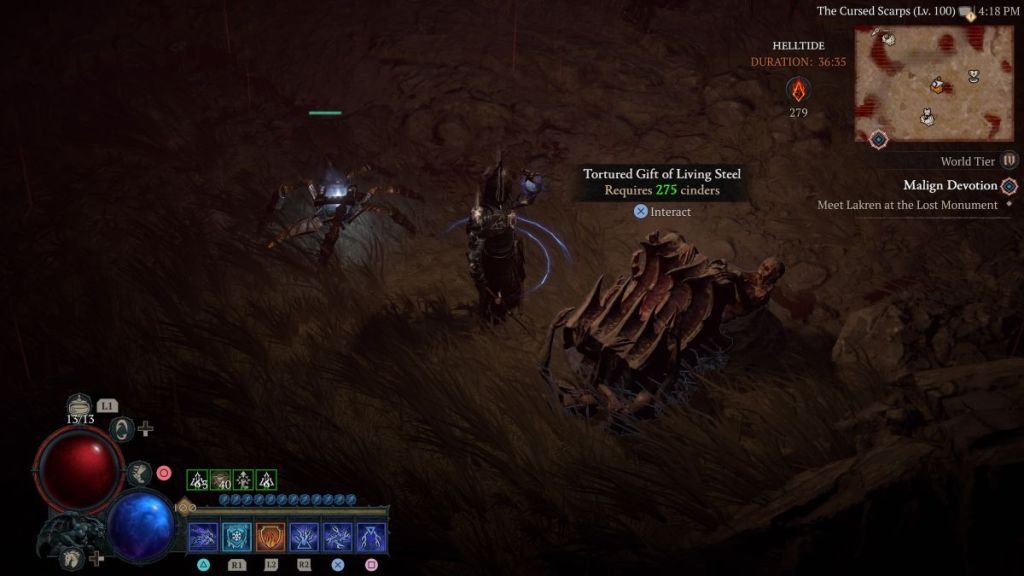This screenshot has width=1024, height=576.
Task: Select the Malign Devotion quest tracker
Action: pos(950,185)
